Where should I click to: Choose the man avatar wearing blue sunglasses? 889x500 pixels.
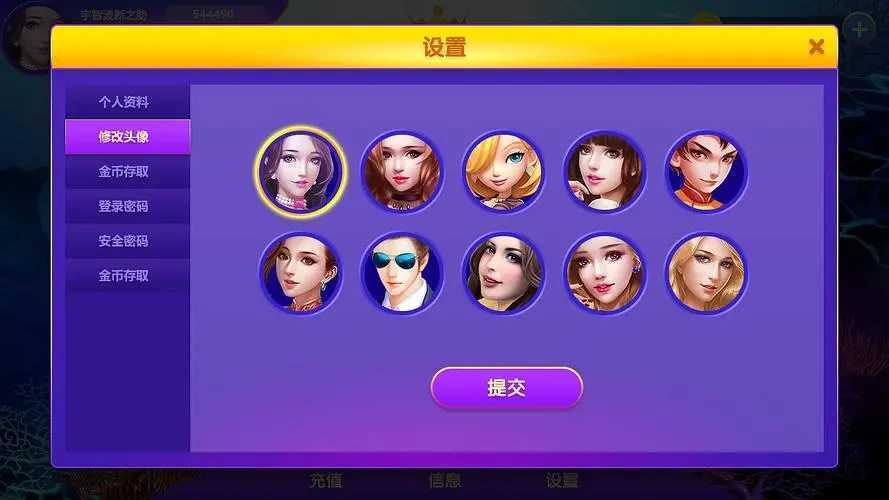(x=401, y=273)
